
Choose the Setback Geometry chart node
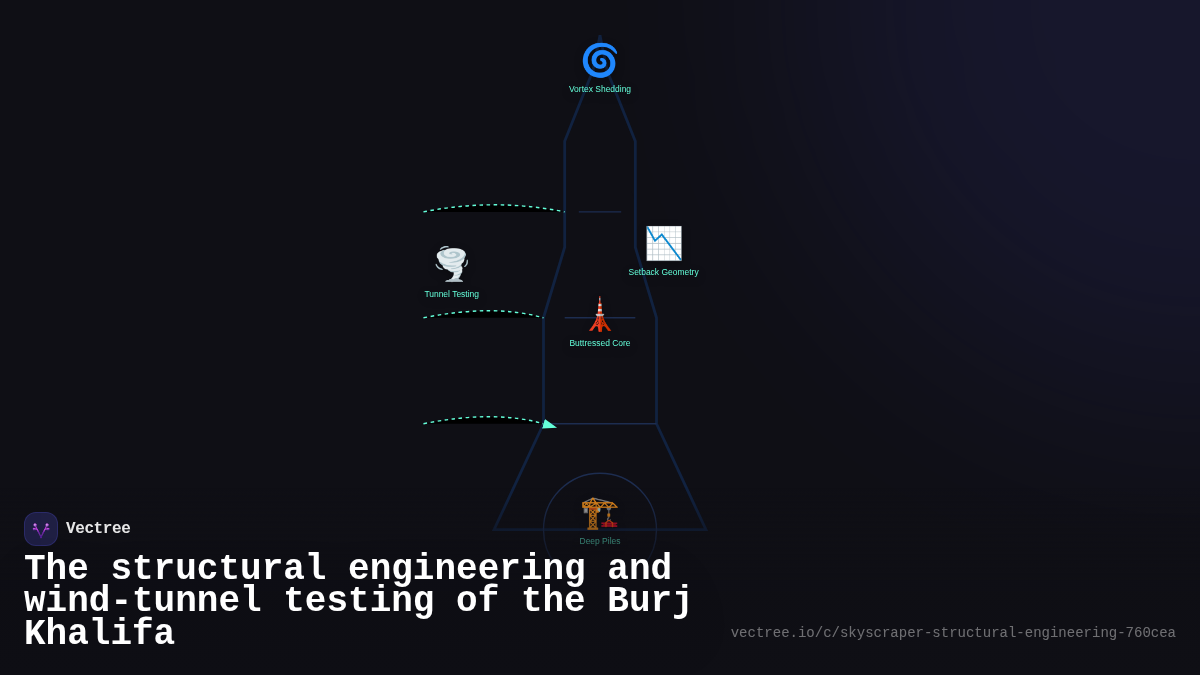pyautogui.click(x=664, y=244)
